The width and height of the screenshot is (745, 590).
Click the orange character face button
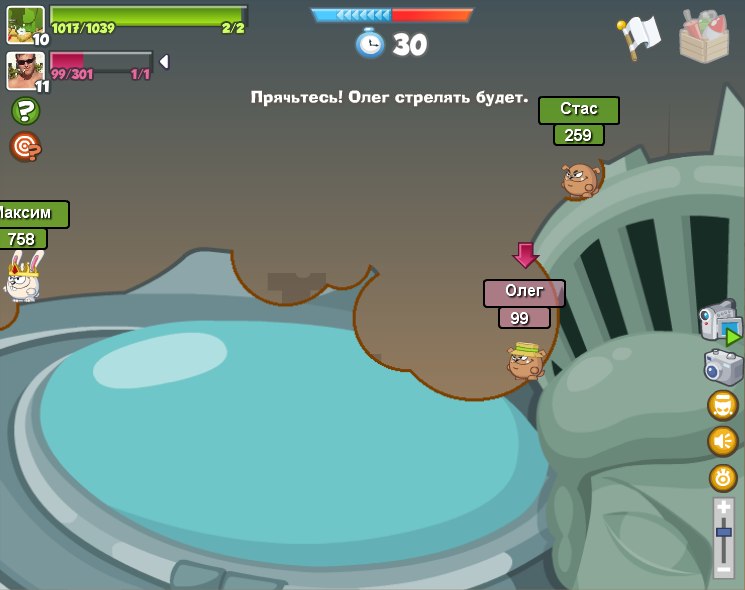pyautogui.click(x=723, y=405)
